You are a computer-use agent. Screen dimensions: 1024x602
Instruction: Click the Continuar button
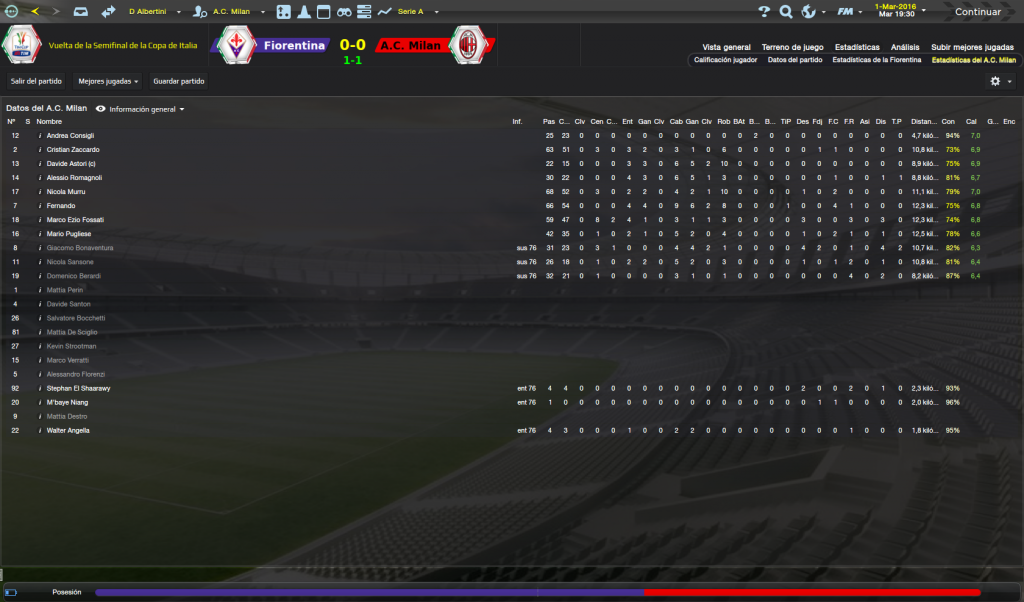pyautogui.click(x=976, y=12)
